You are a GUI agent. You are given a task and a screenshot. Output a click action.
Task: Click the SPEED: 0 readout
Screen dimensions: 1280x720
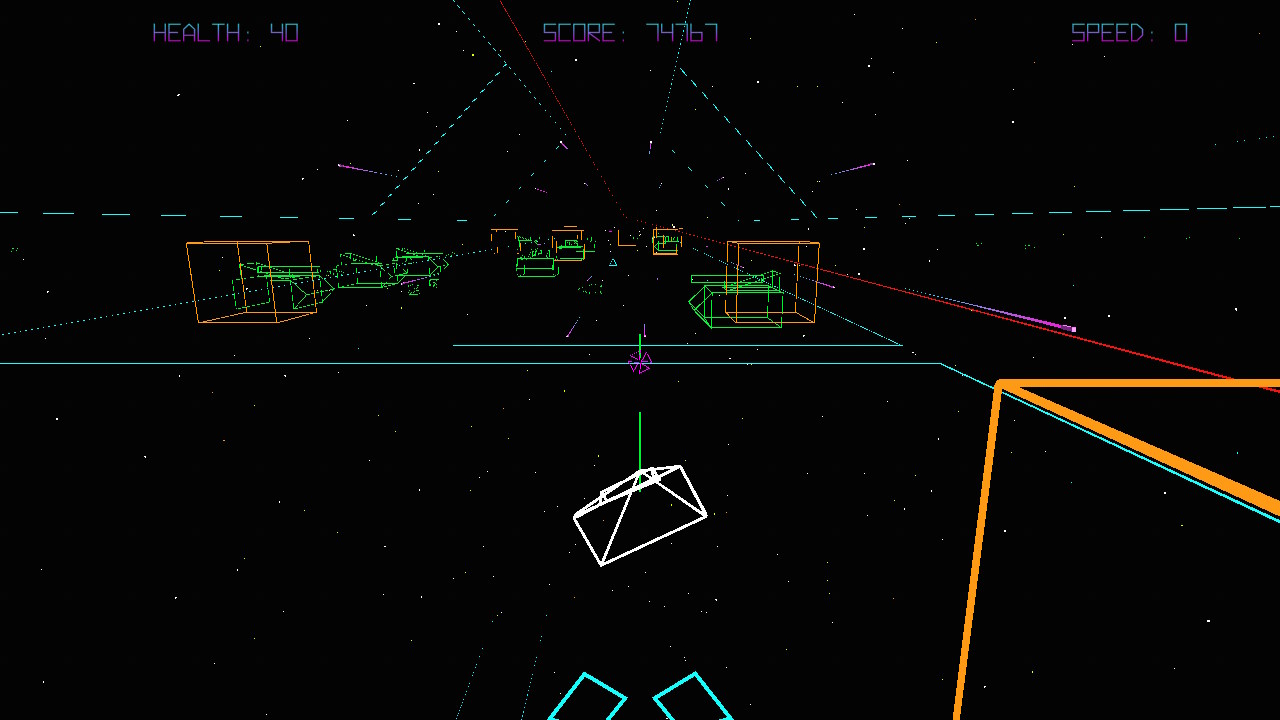coord(1129,32)
